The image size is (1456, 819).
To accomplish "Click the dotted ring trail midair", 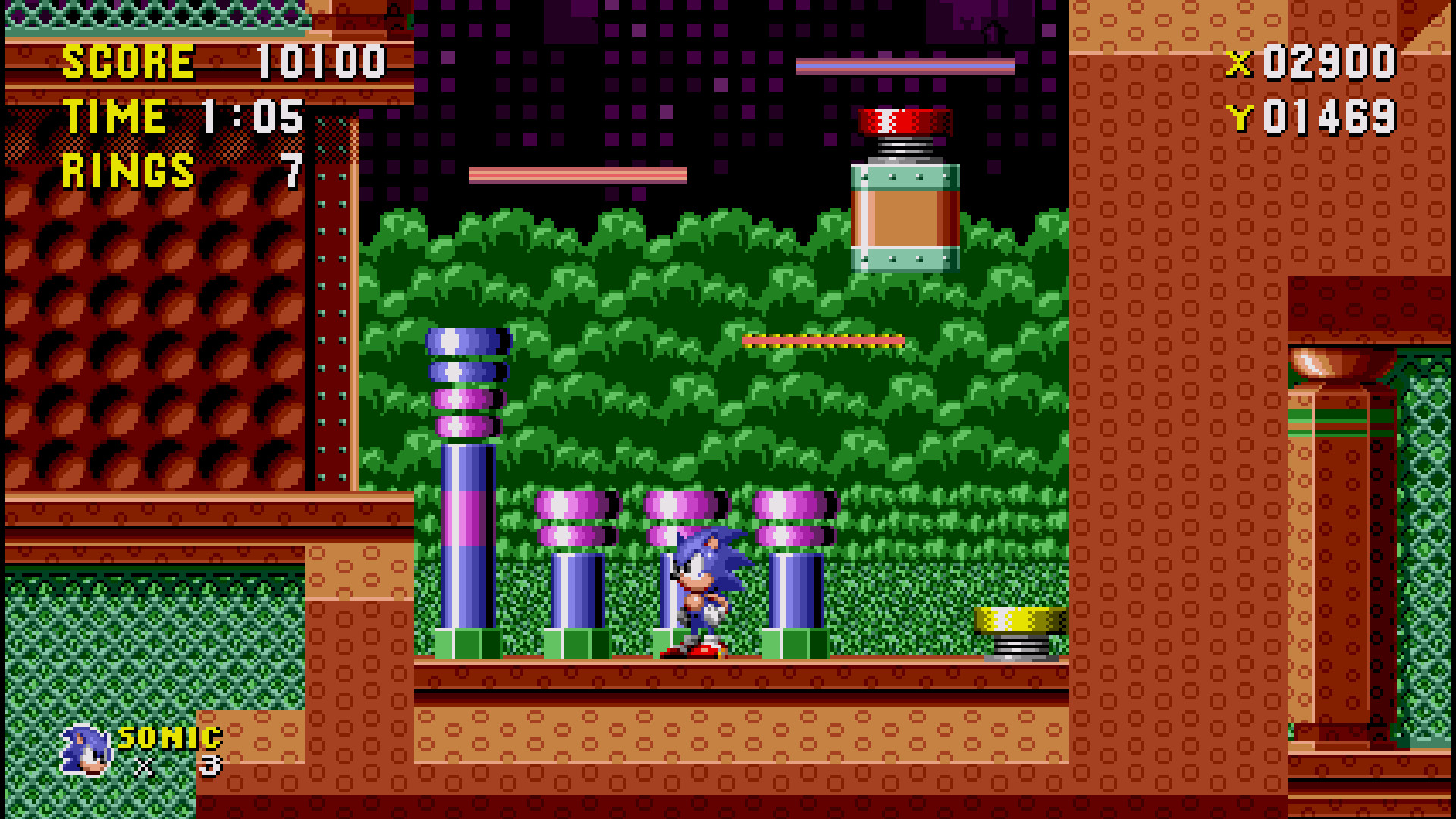I will tap(823, 340).
